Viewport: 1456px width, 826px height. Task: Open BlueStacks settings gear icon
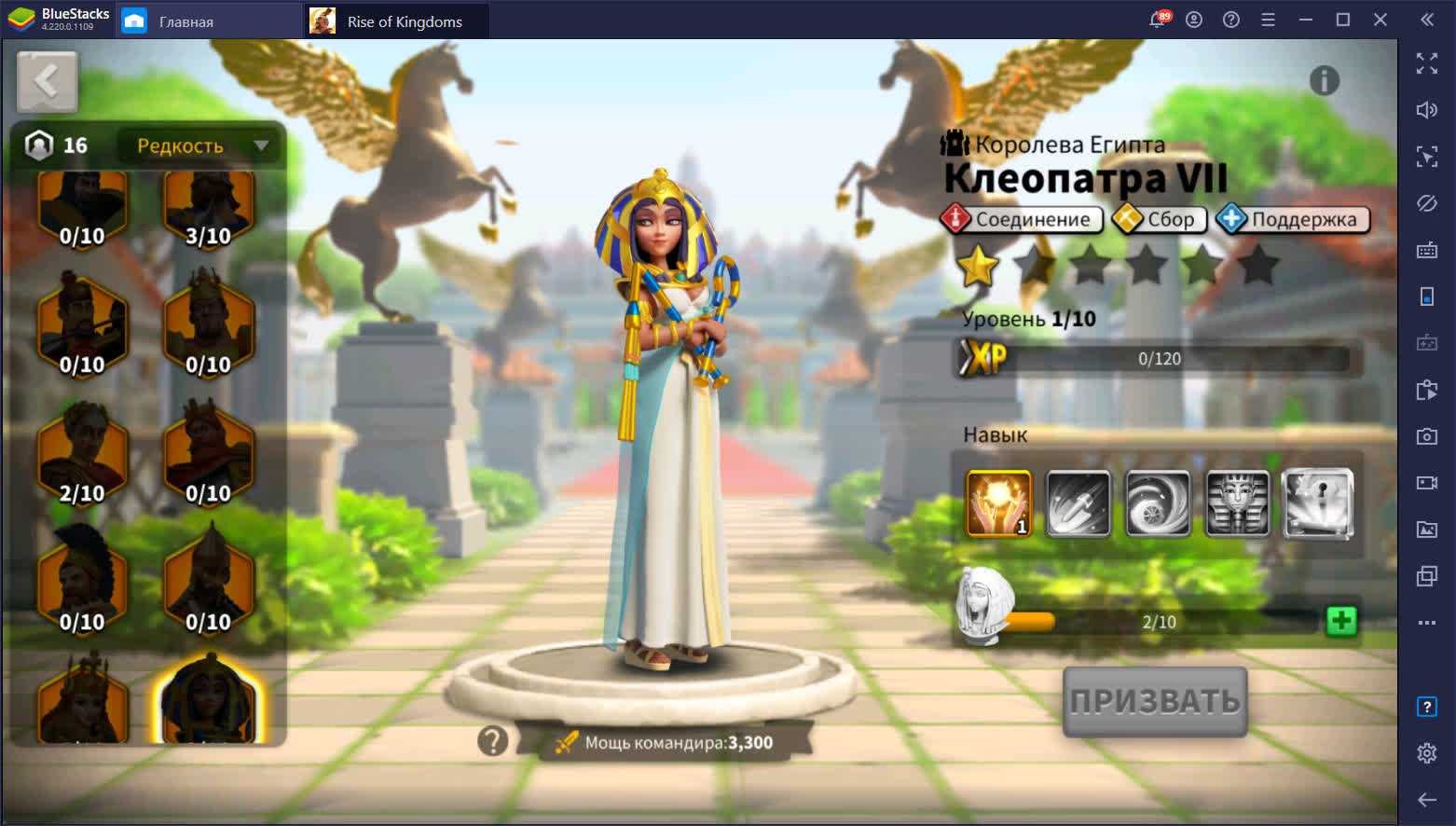[1426, 753]
